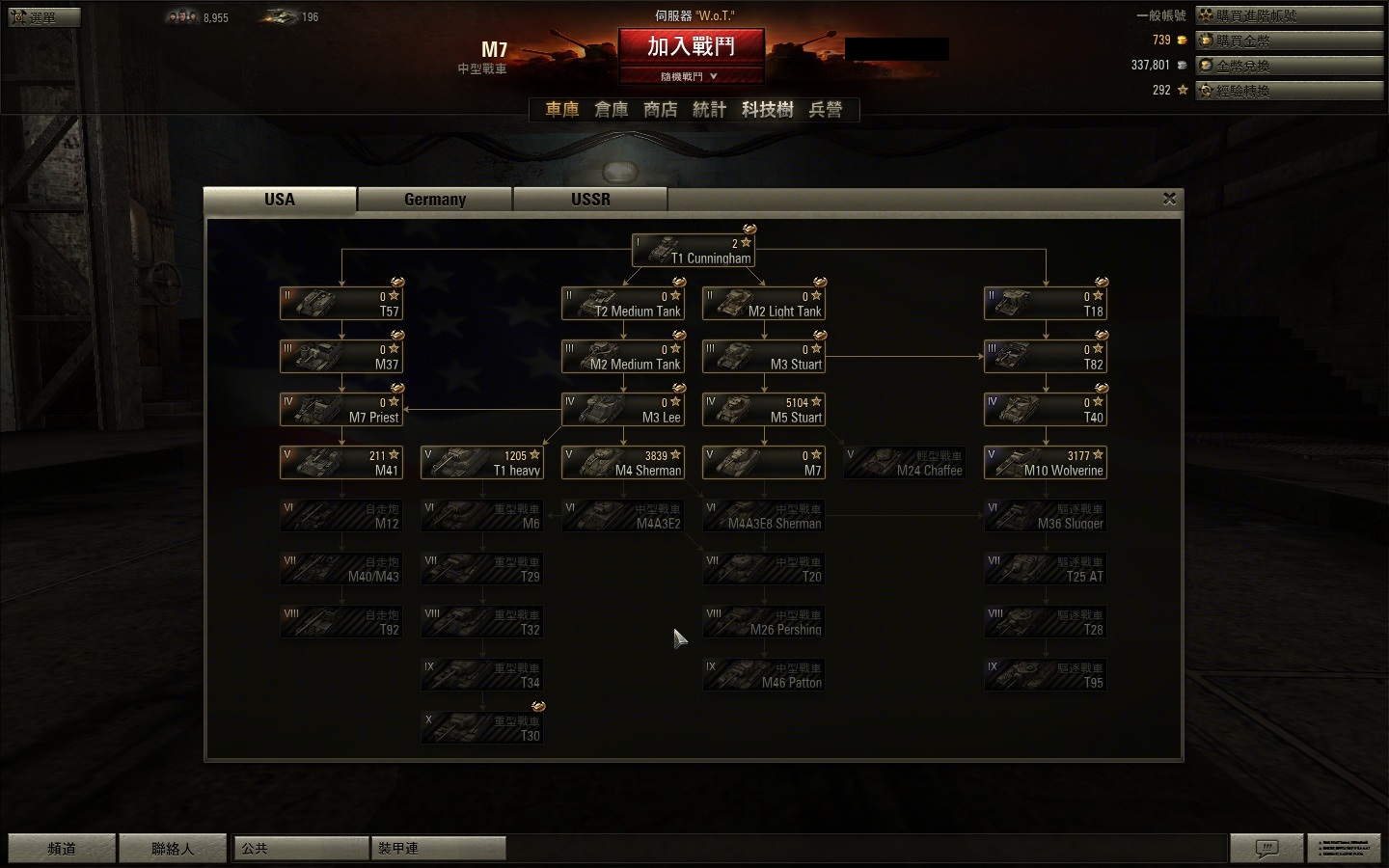The height and width of the screenshot is (868, 1389).
Task: Open the 車庫 garage menu
Action: click(x=562, y=110)
